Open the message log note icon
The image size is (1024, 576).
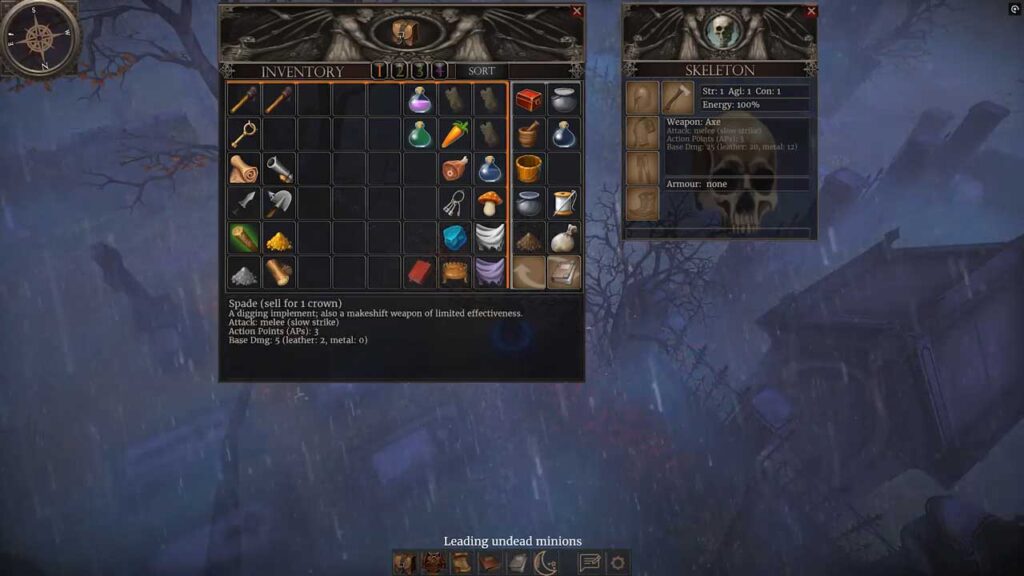click(590, 563)
